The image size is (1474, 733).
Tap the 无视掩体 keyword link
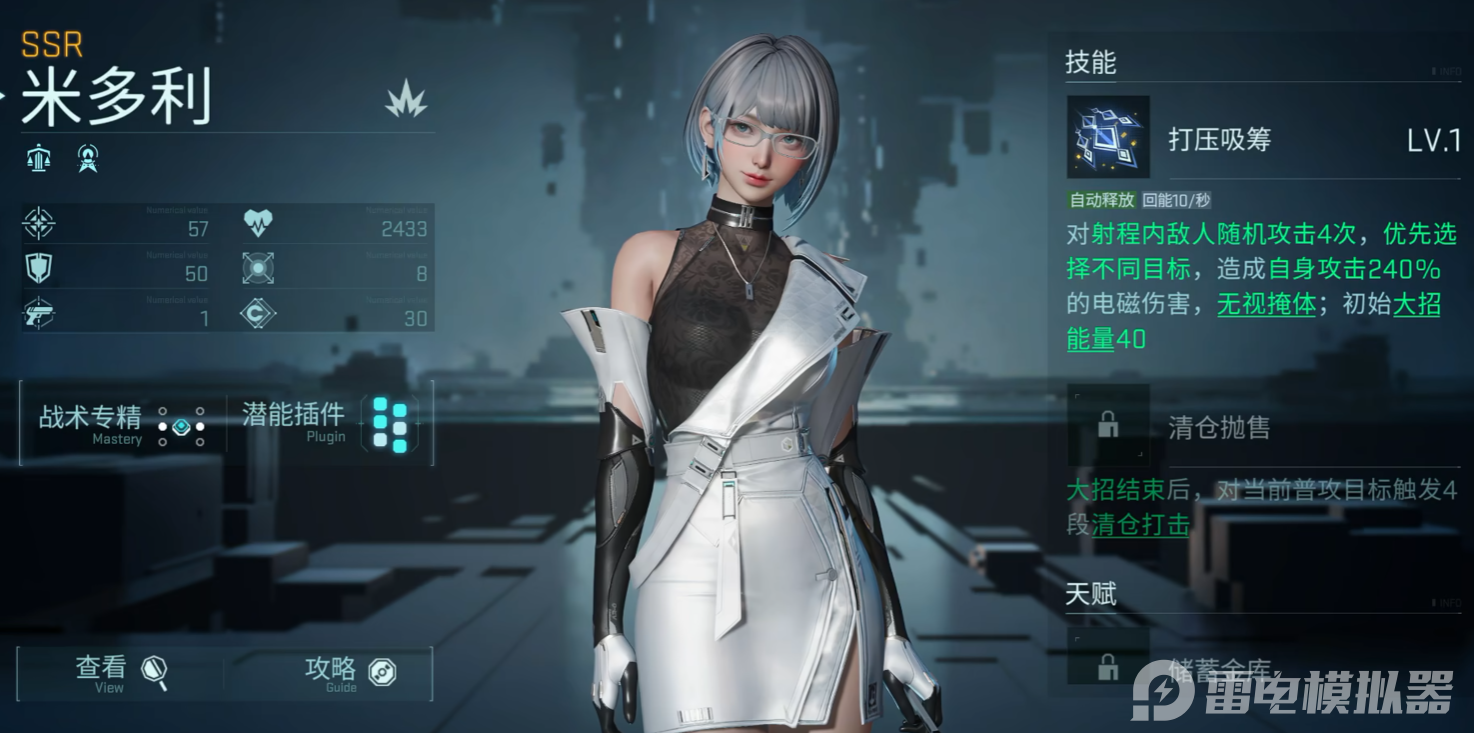(x=1266, y=304)
